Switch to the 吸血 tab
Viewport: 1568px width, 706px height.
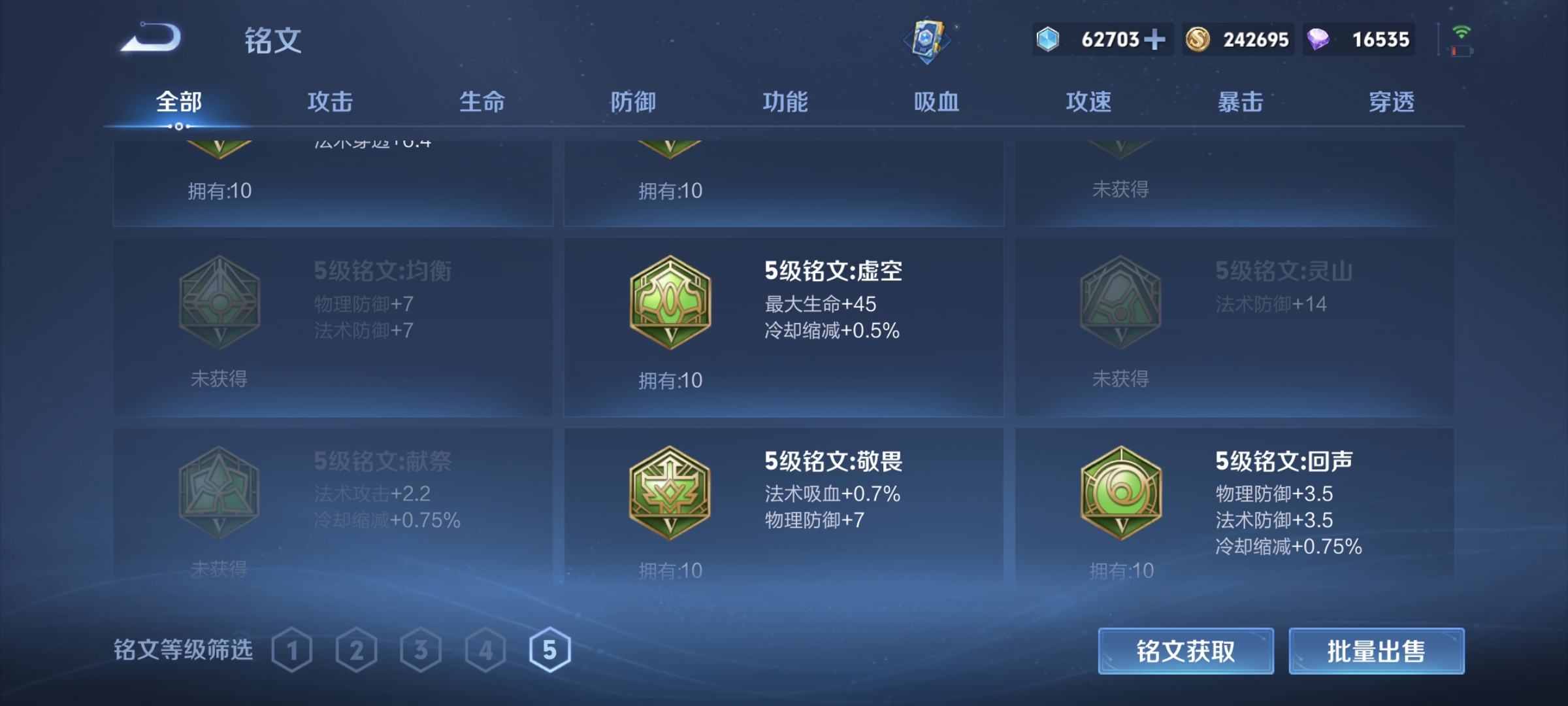click(938, 103)
